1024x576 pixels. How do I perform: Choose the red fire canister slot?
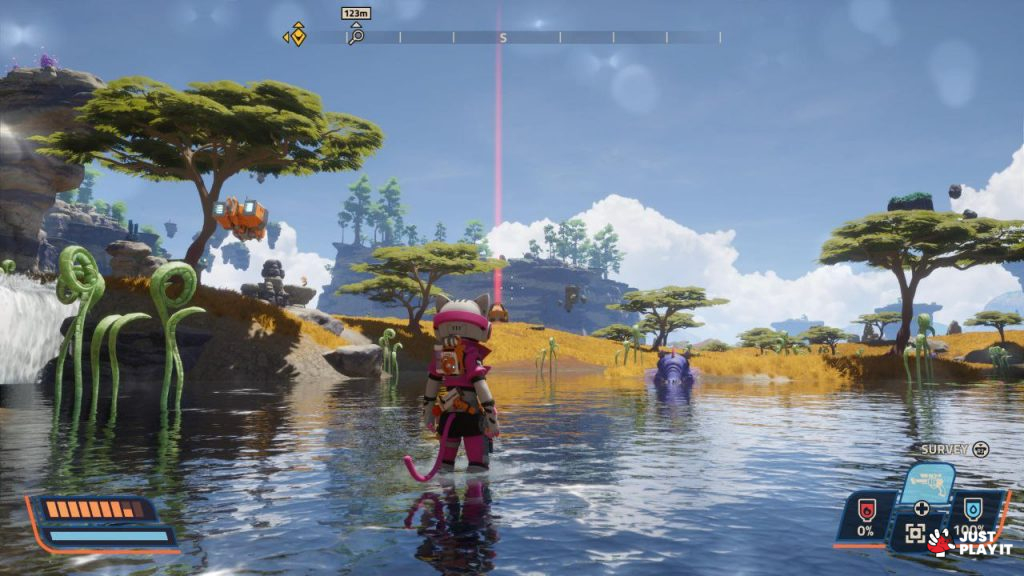[x=866, y=510]
